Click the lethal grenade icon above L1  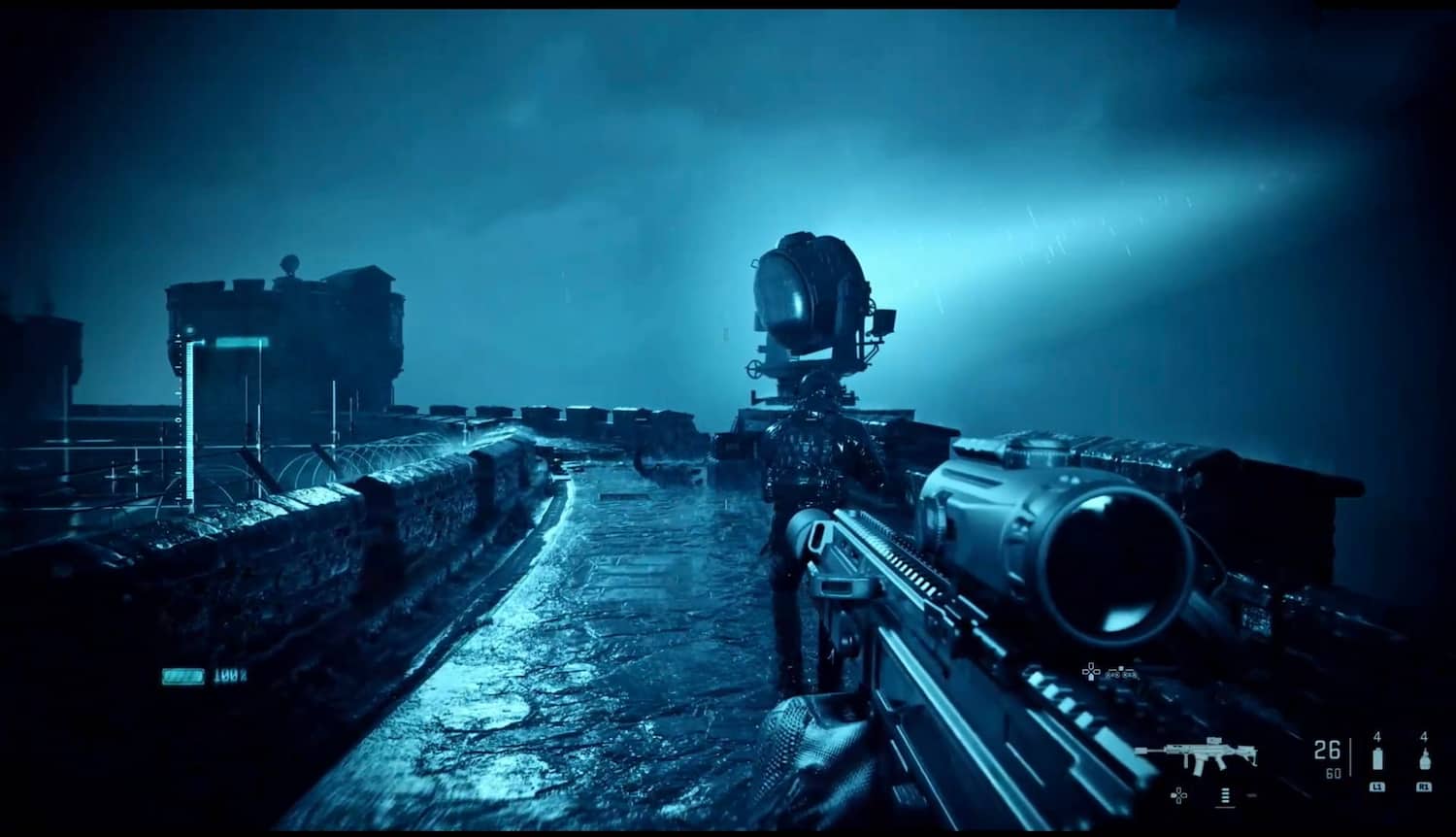pos(1377,757)
